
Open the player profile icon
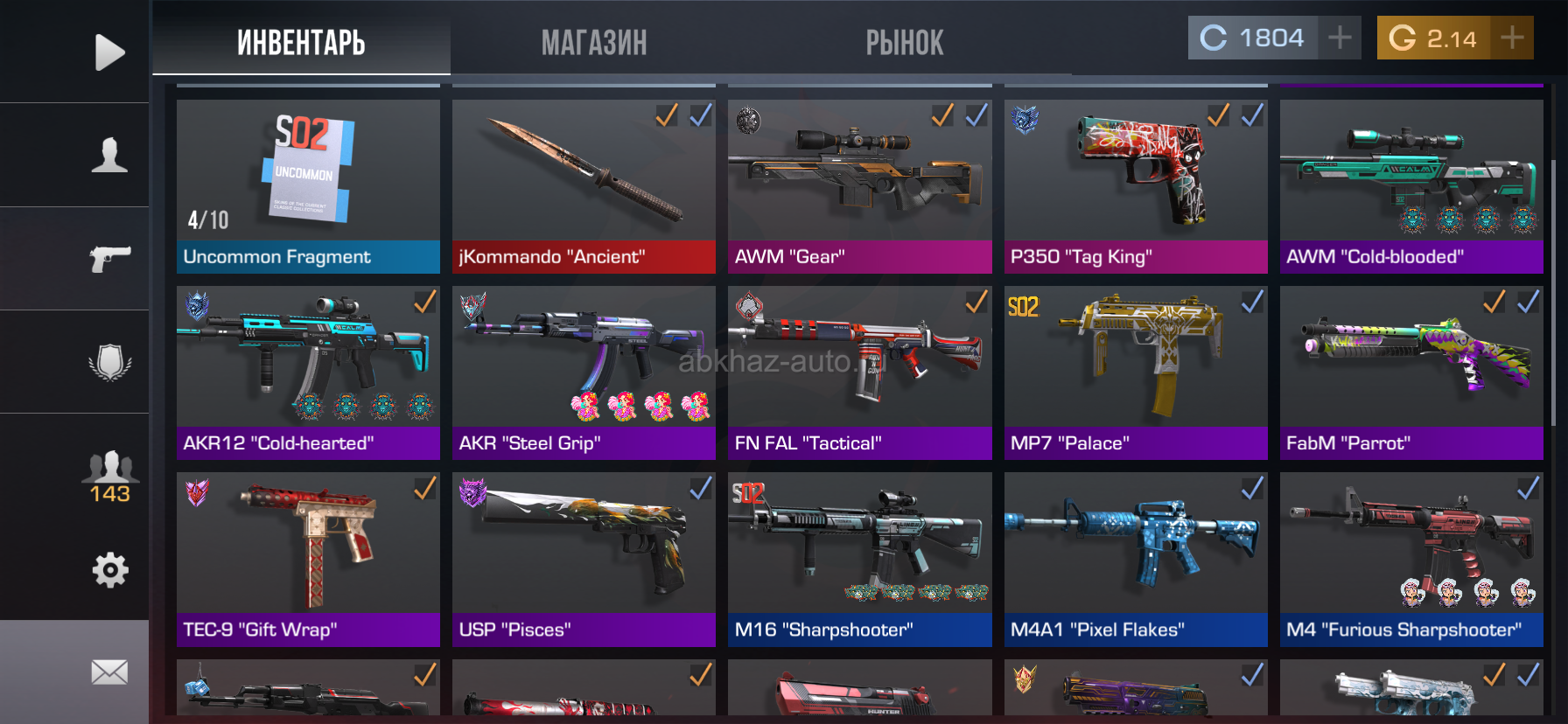coord(109,155)
